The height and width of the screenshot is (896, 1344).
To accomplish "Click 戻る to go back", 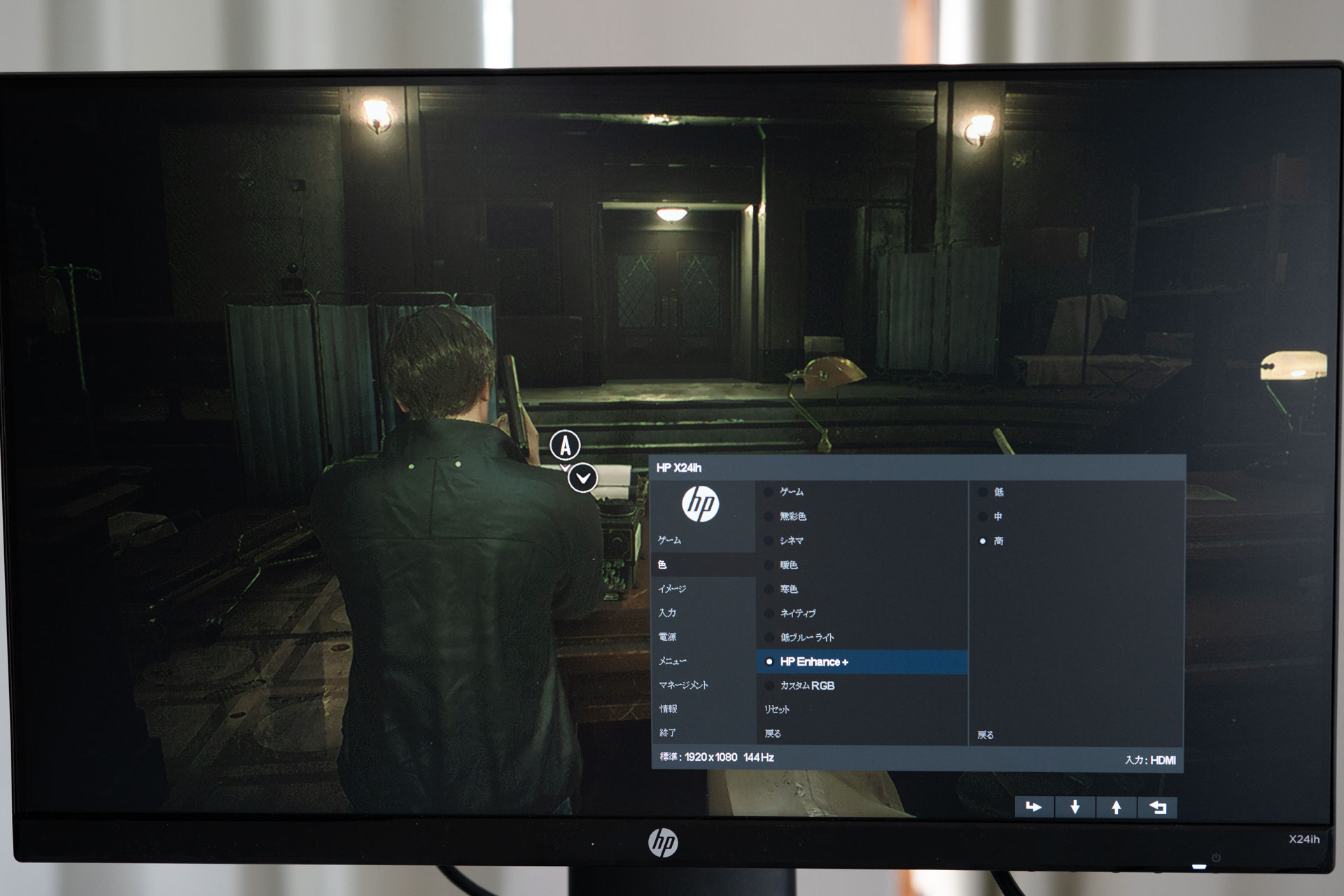I will click(x=773, y=733).
